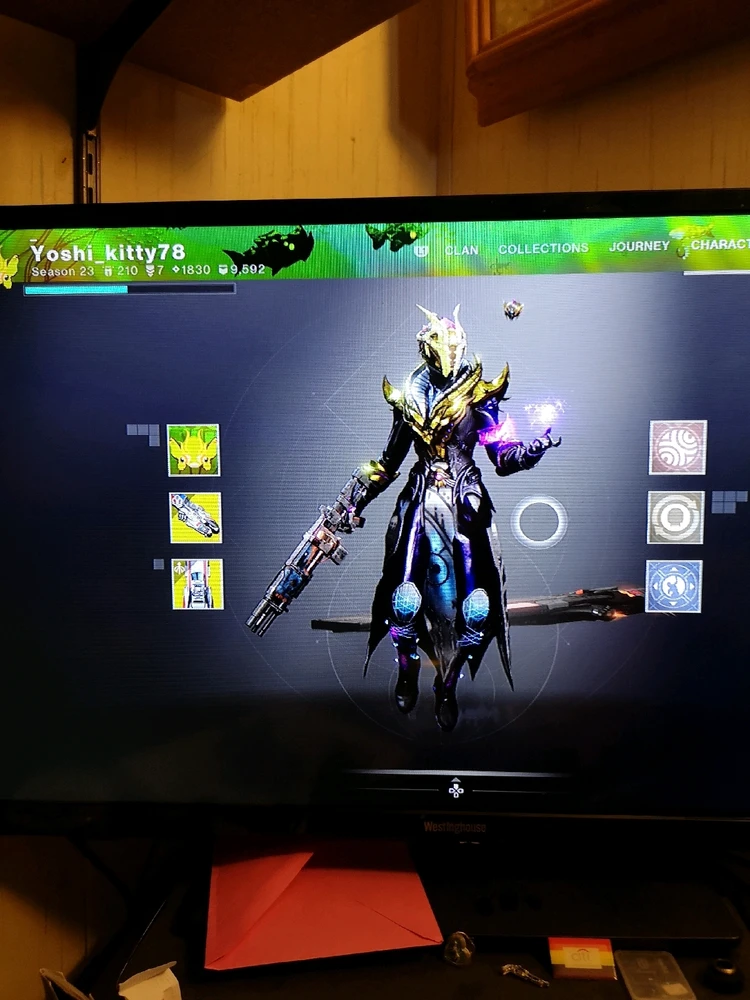Open the red circular-pattern icon slot

pos(677,447)
